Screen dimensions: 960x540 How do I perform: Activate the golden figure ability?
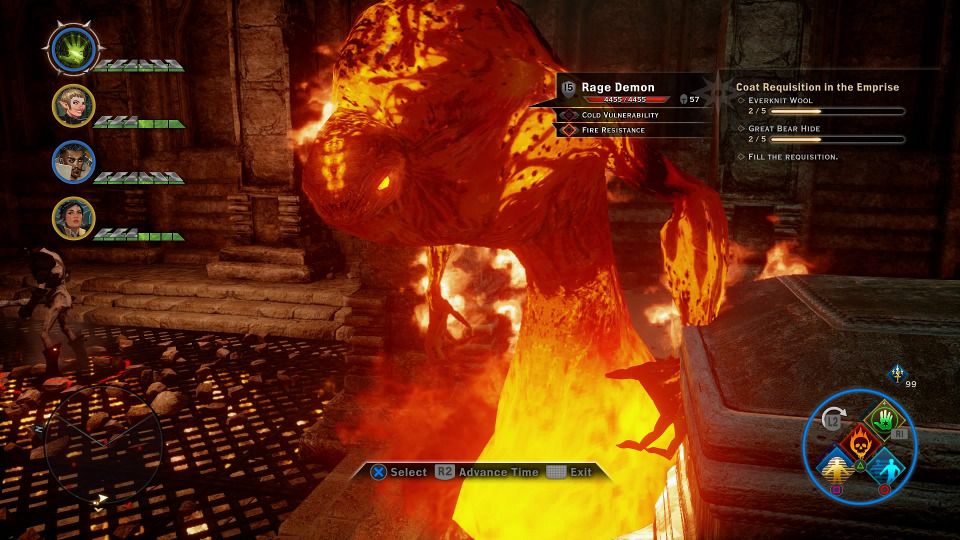point(838,465)
